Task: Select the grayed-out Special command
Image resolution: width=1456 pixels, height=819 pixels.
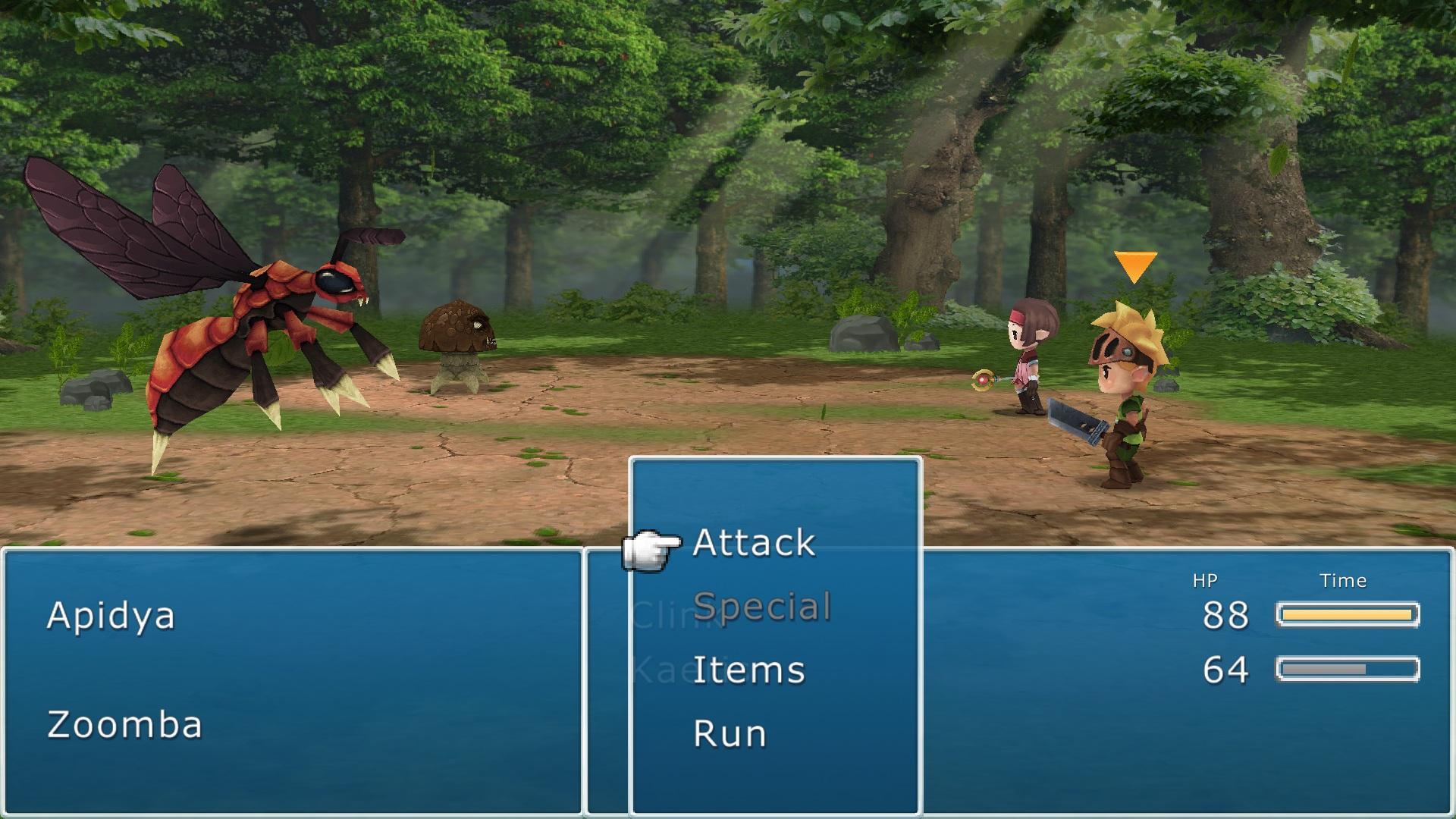Action: 762,606
